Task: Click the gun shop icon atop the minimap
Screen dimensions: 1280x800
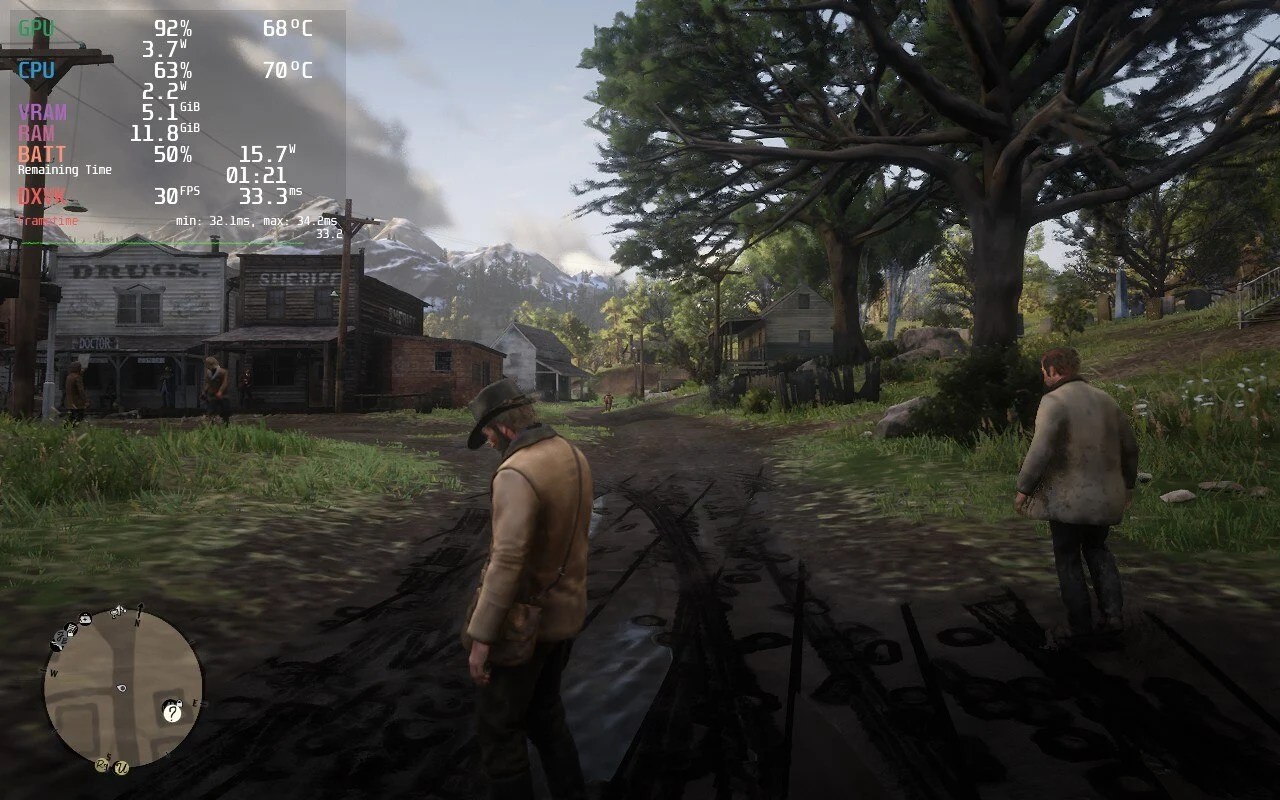Action: coord(116,612)
